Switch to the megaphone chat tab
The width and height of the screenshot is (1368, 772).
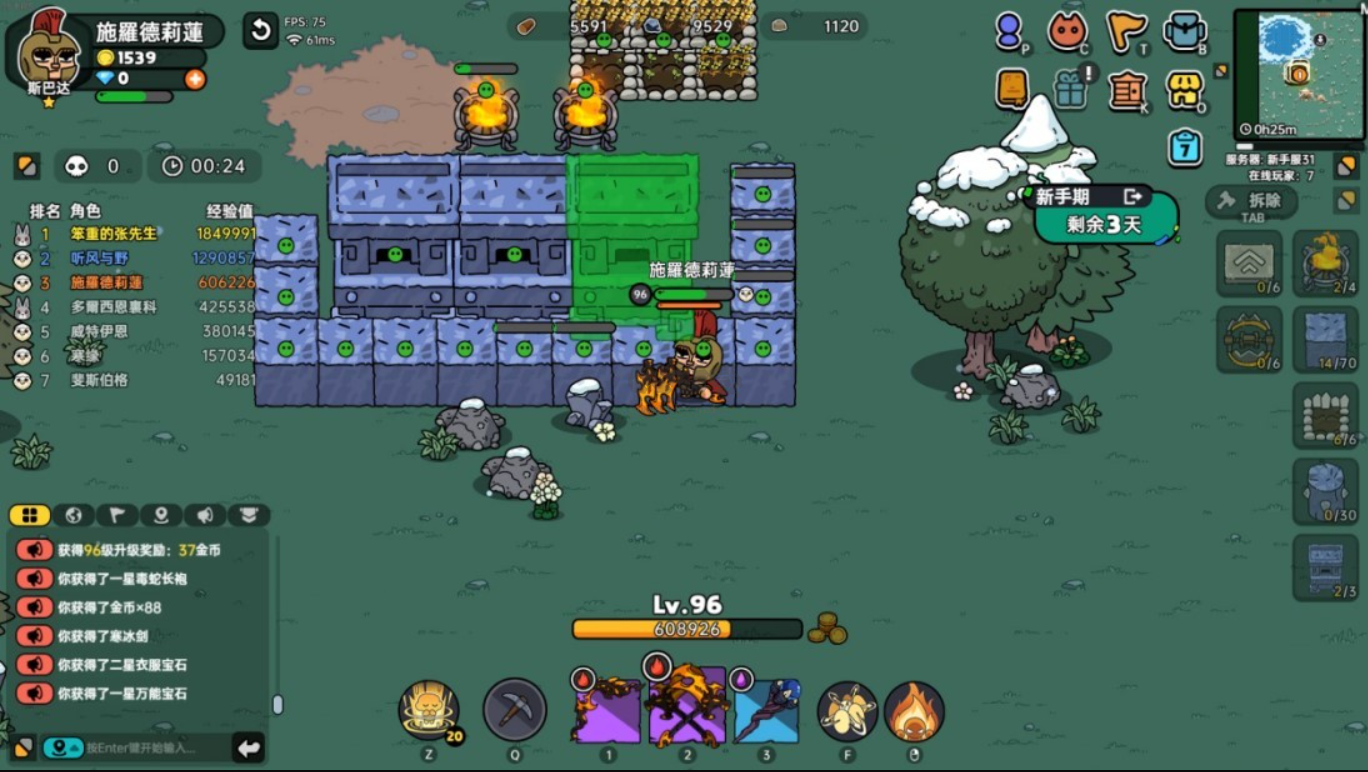pyautogui.click(x=205, y=515)
